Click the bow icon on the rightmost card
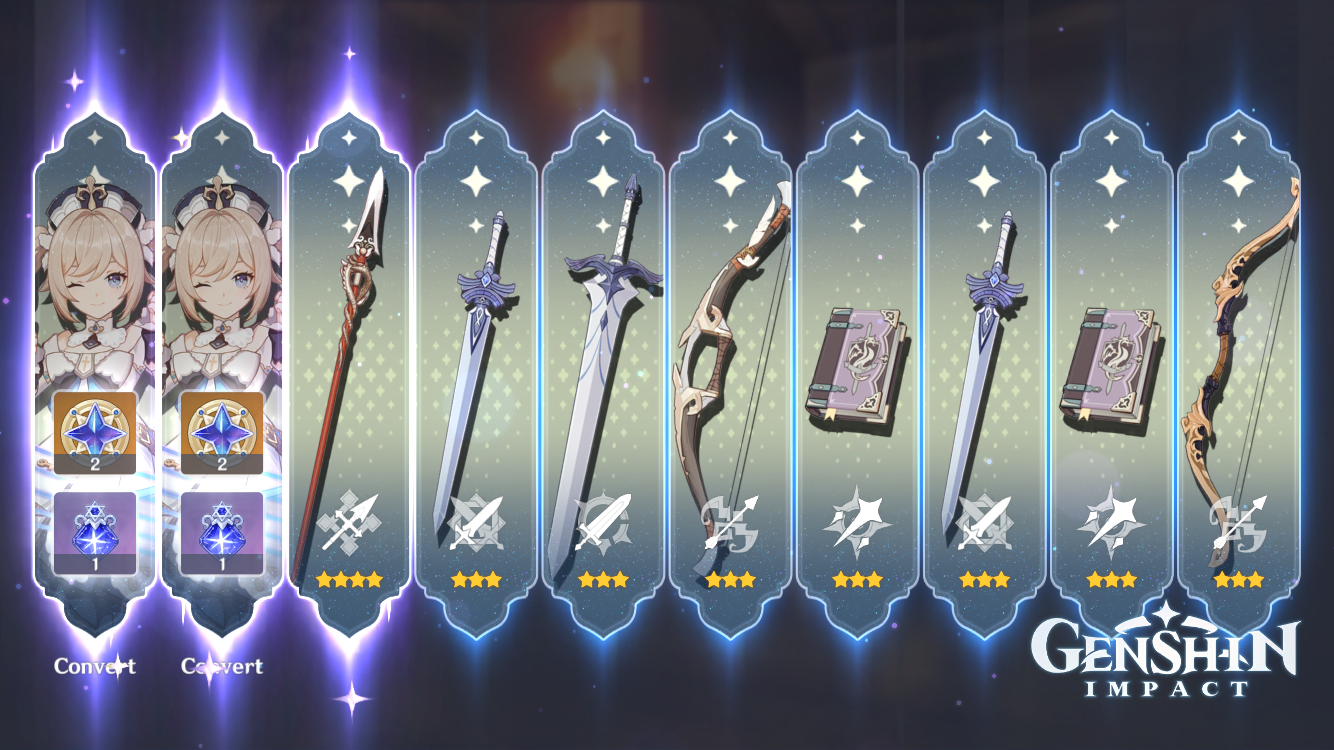Screen dimensions: 1334x750 (1239, 525)
